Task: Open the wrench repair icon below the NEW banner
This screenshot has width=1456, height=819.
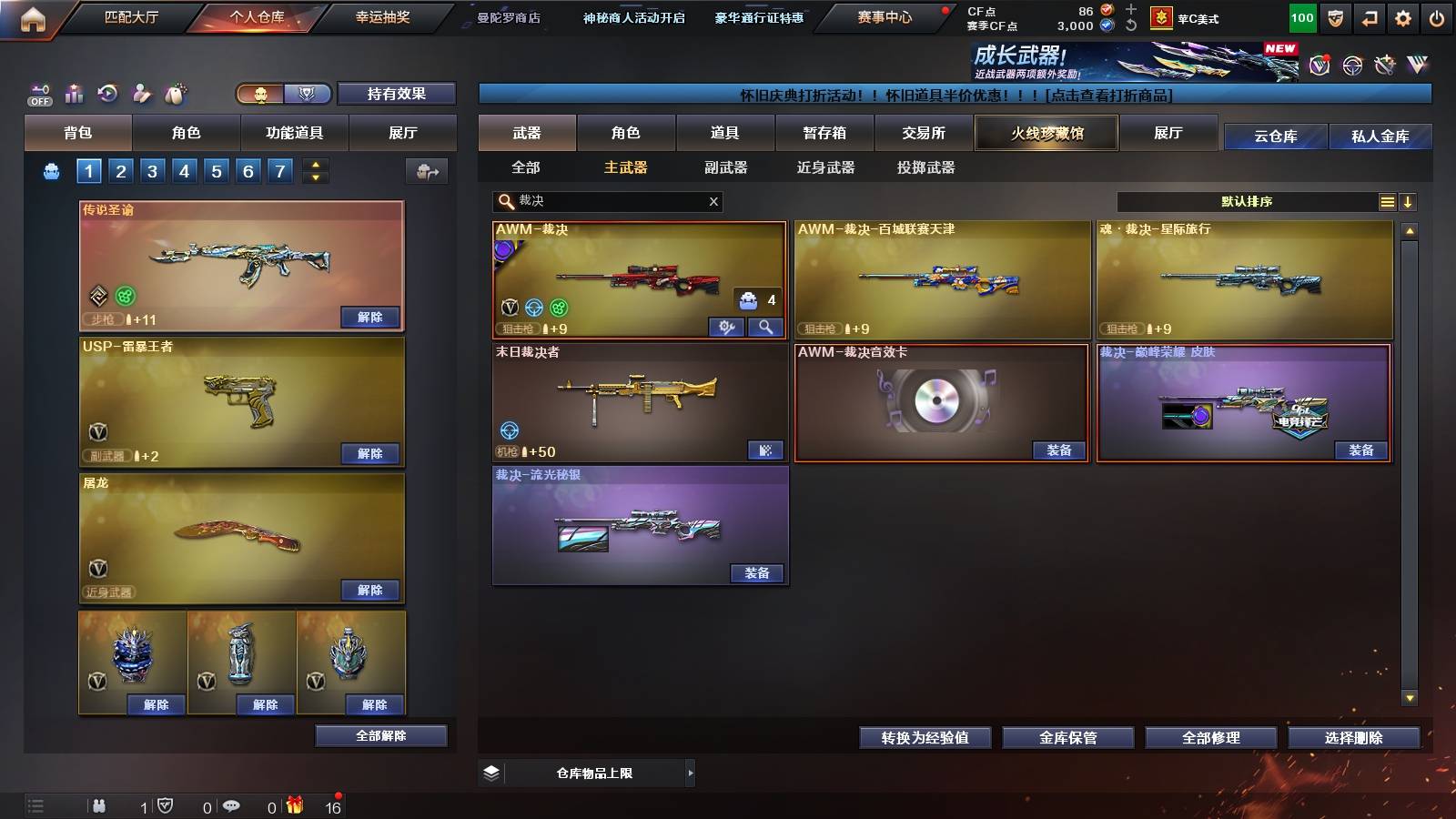Action: click(1386, 64)
